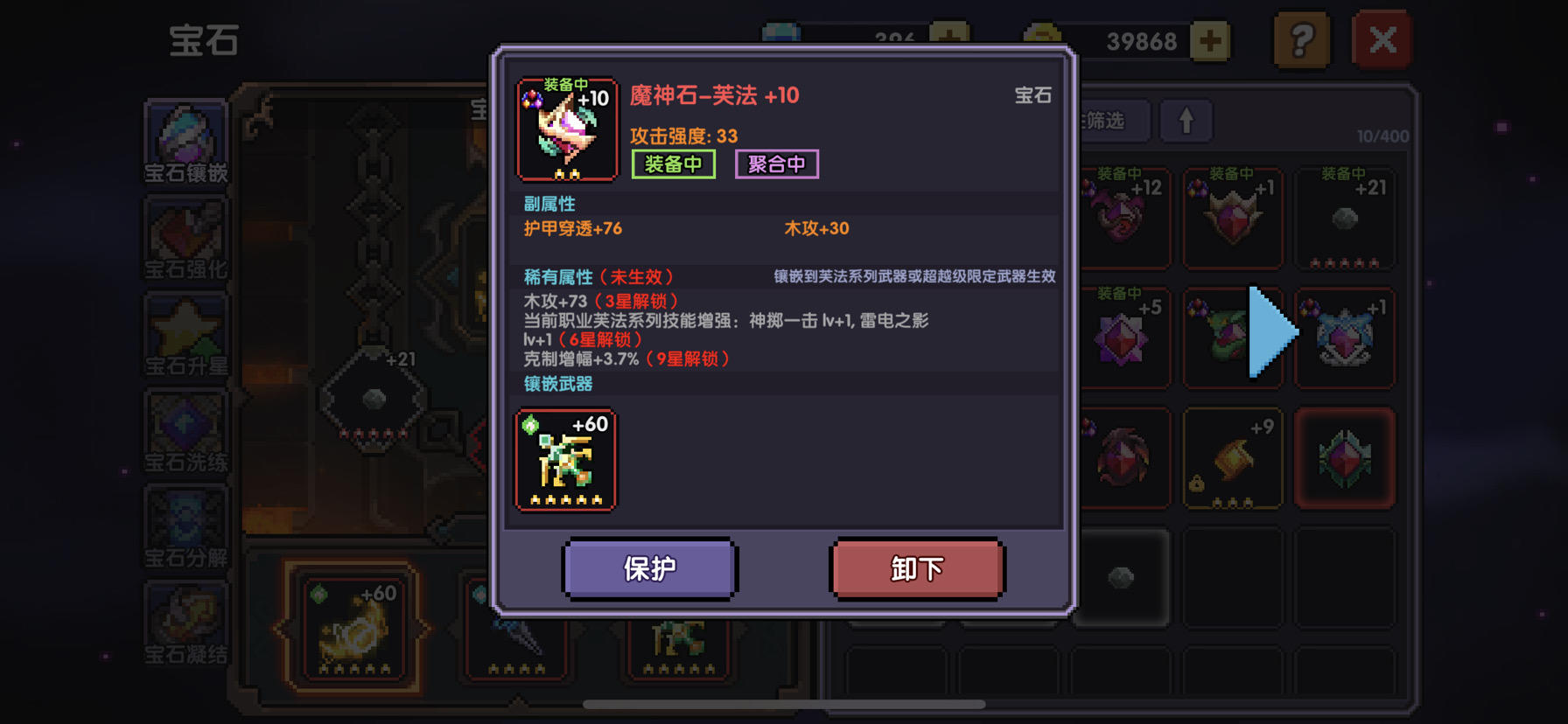Open the 镶嵌武器 section label

point(556,384)
